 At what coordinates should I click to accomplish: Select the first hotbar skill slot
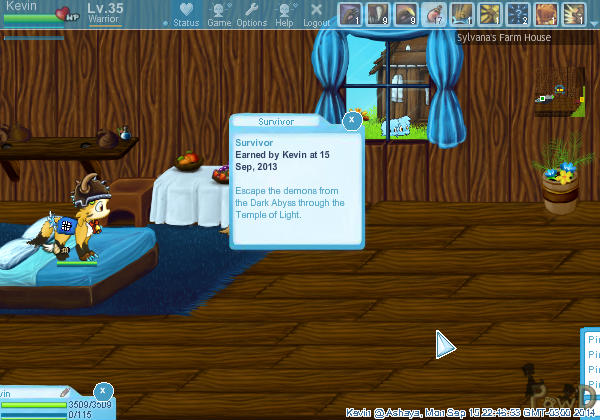click(x=350, y=14)
